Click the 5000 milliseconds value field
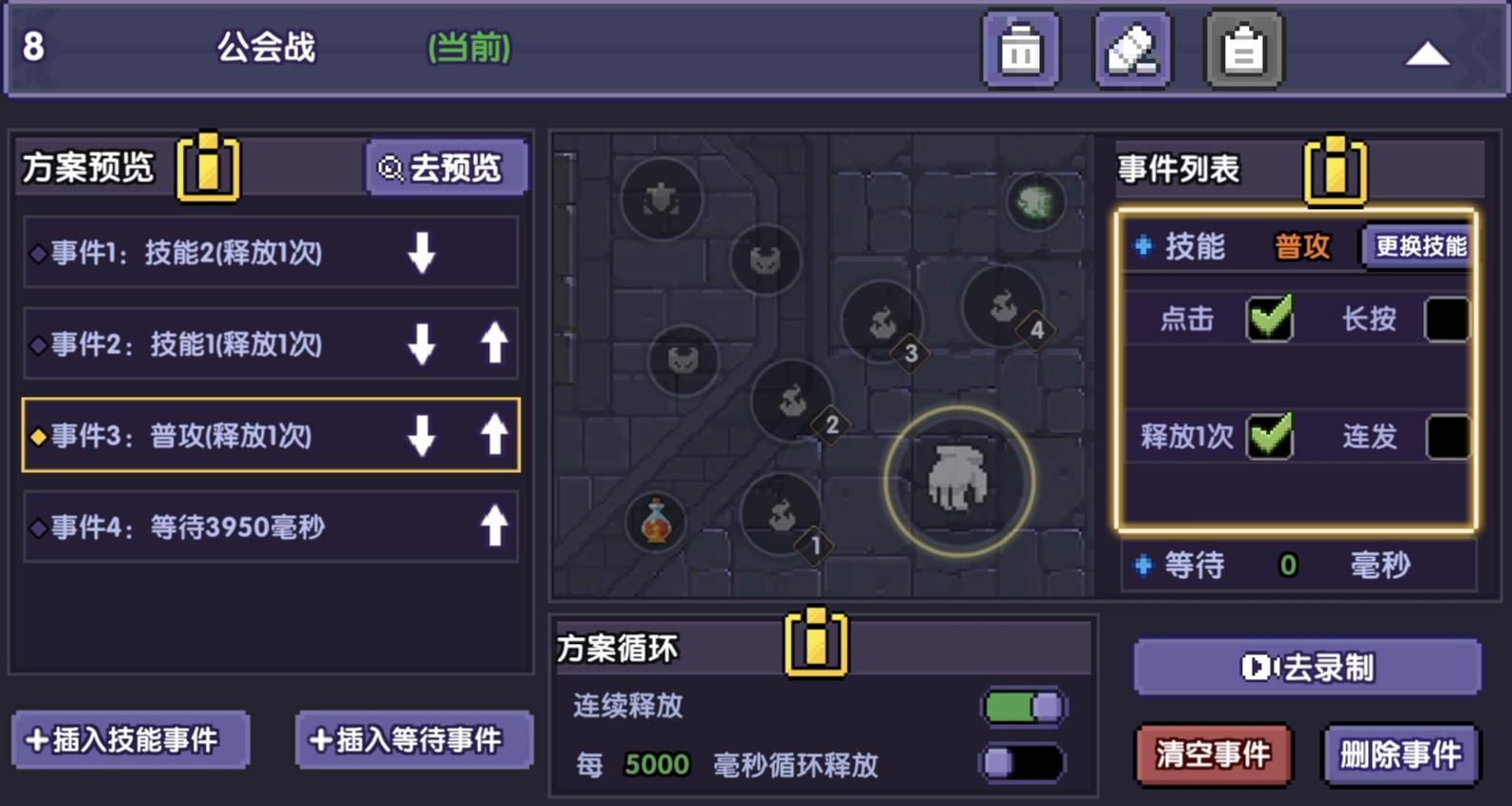1512x806 pixels. [x=656, y=764]
